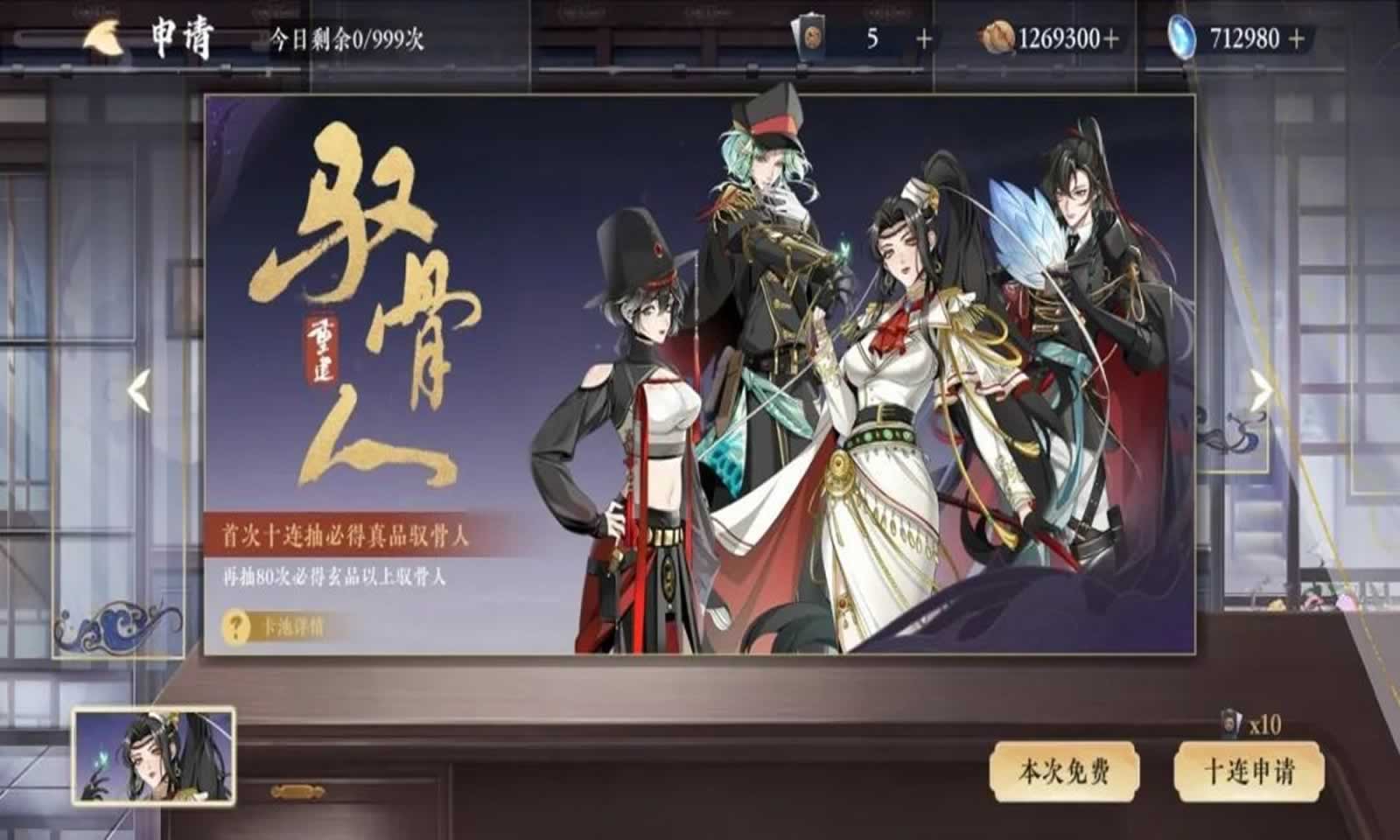Open the 卡池详情 question mark icon
This screenshot has height=840, width=1400.
234,626
